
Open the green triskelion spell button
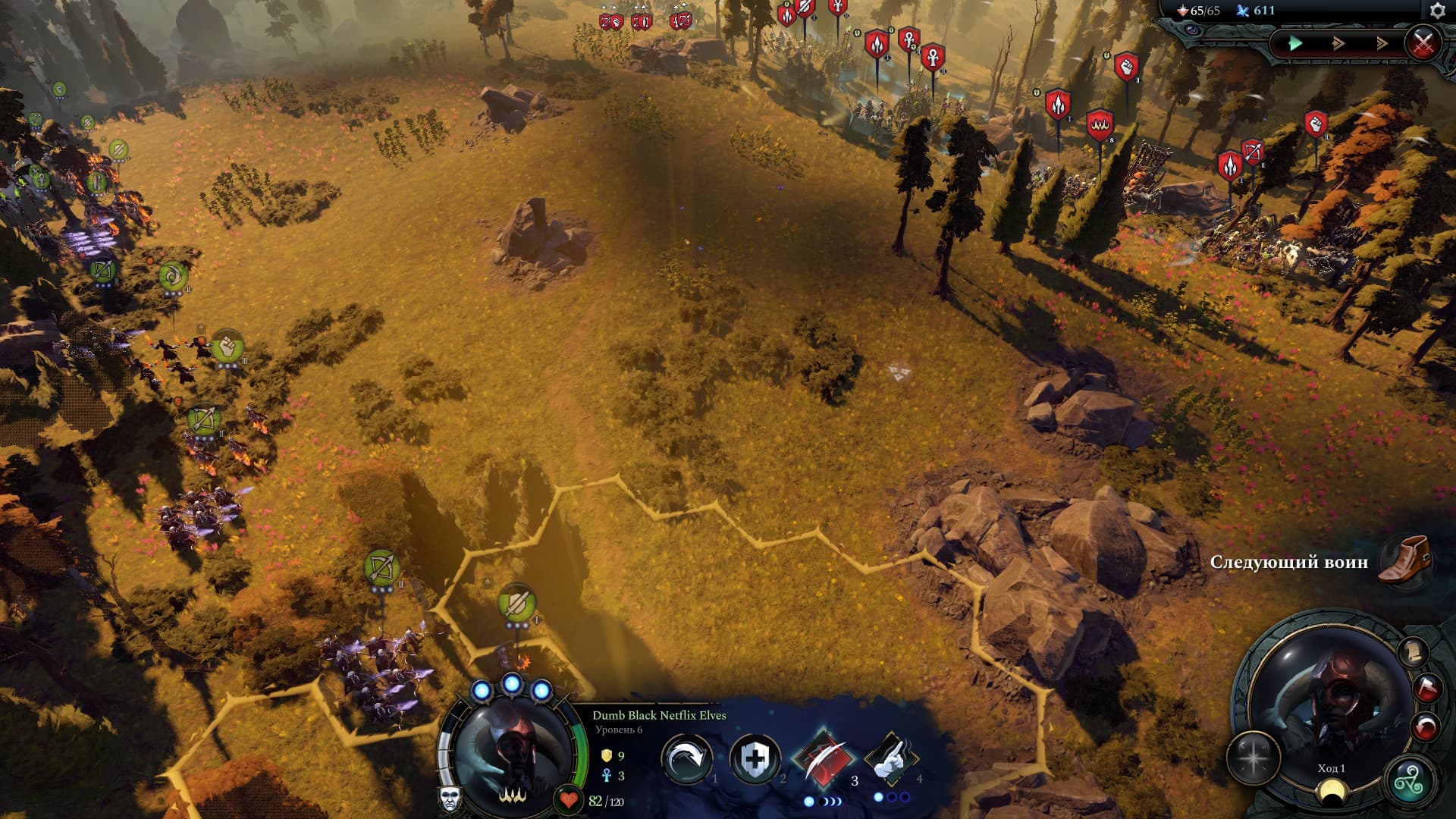tap(1410, 780)
